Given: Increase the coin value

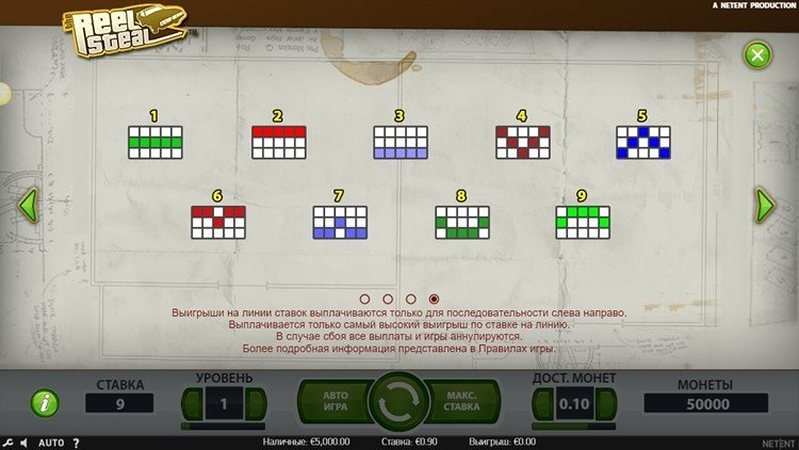Looking at the screenshot, I should [x=606, y=404].
